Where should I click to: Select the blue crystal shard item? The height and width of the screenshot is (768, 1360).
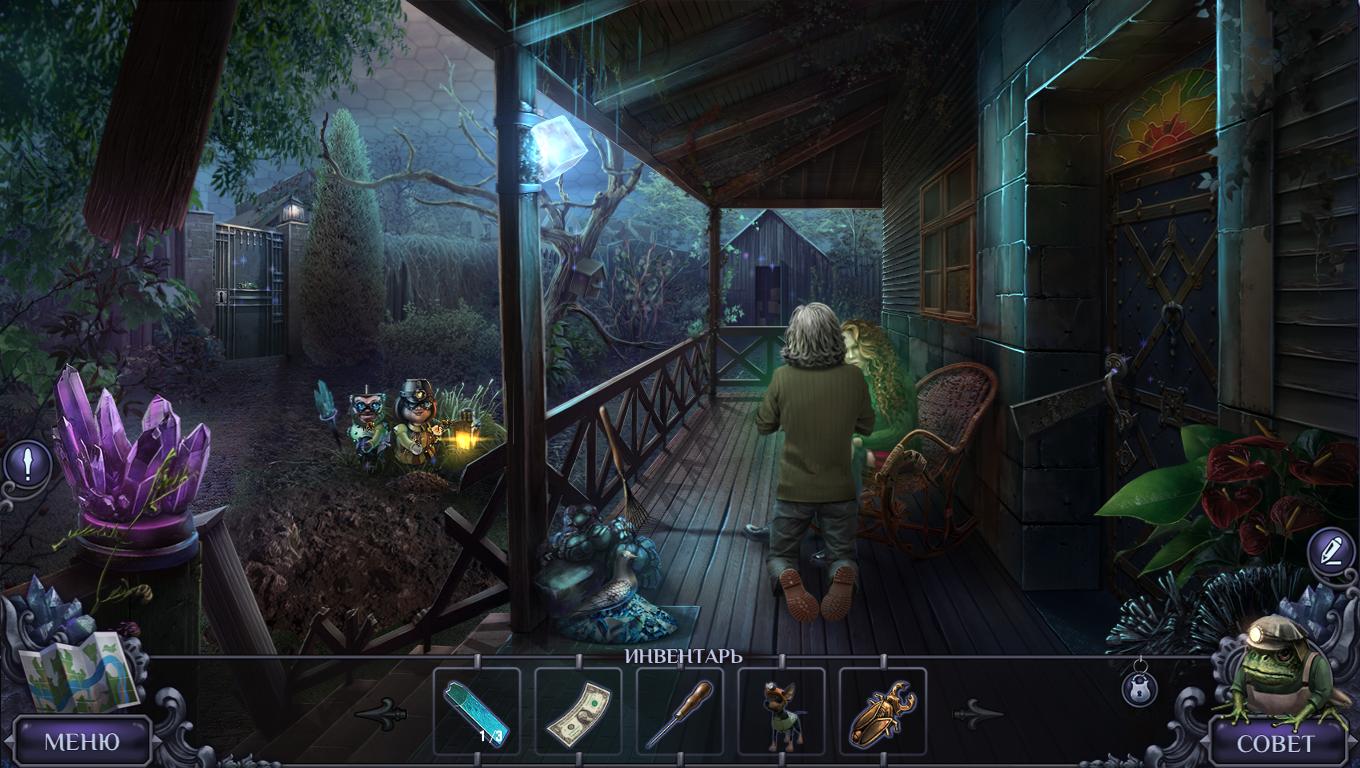coord(476,711)
